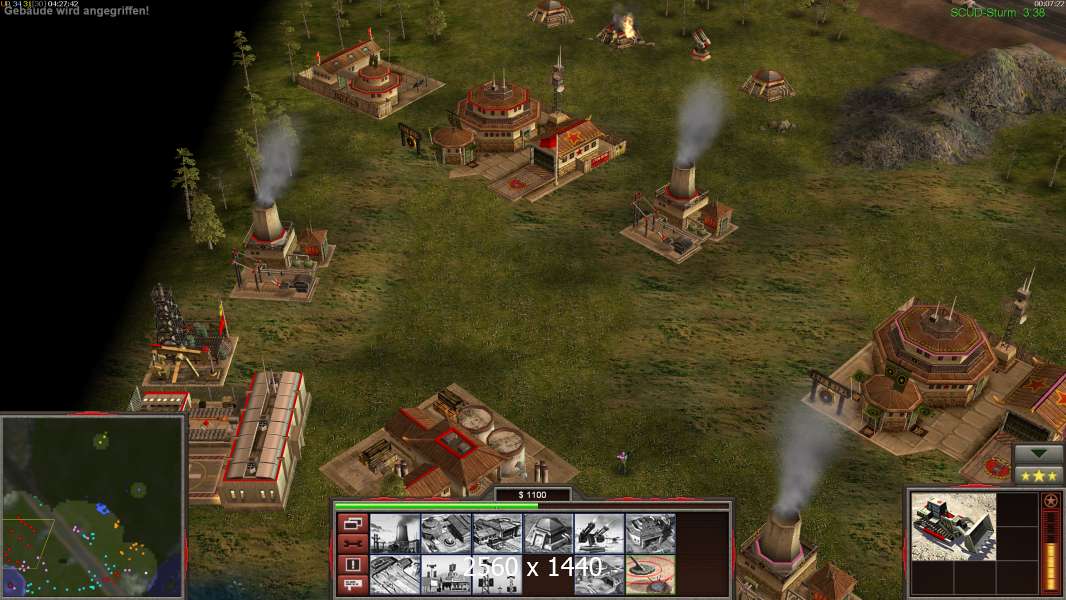Activate the colored land mine icon
Image resolution: width=1066 pixels, height=600 pixels.
(x=650, y=575)
